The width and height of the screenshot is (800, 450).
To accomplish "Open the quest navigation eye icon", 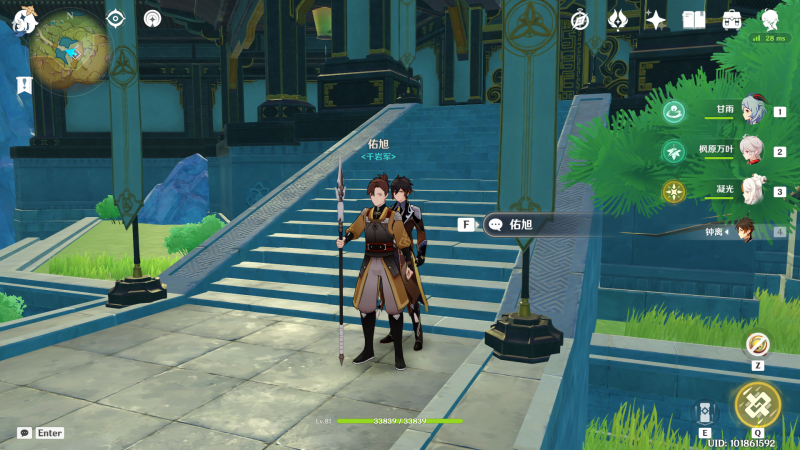I will click(x=116, y=18).
